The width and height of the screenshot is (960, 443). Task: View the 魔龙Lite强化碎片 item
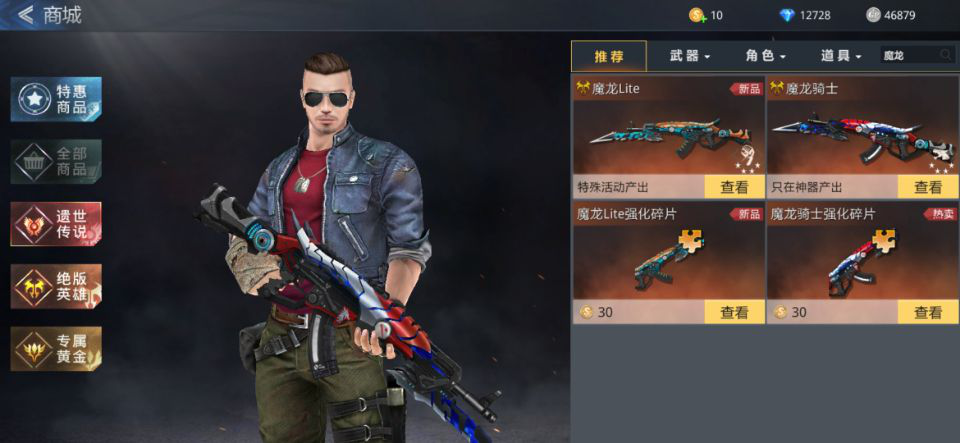734,312
